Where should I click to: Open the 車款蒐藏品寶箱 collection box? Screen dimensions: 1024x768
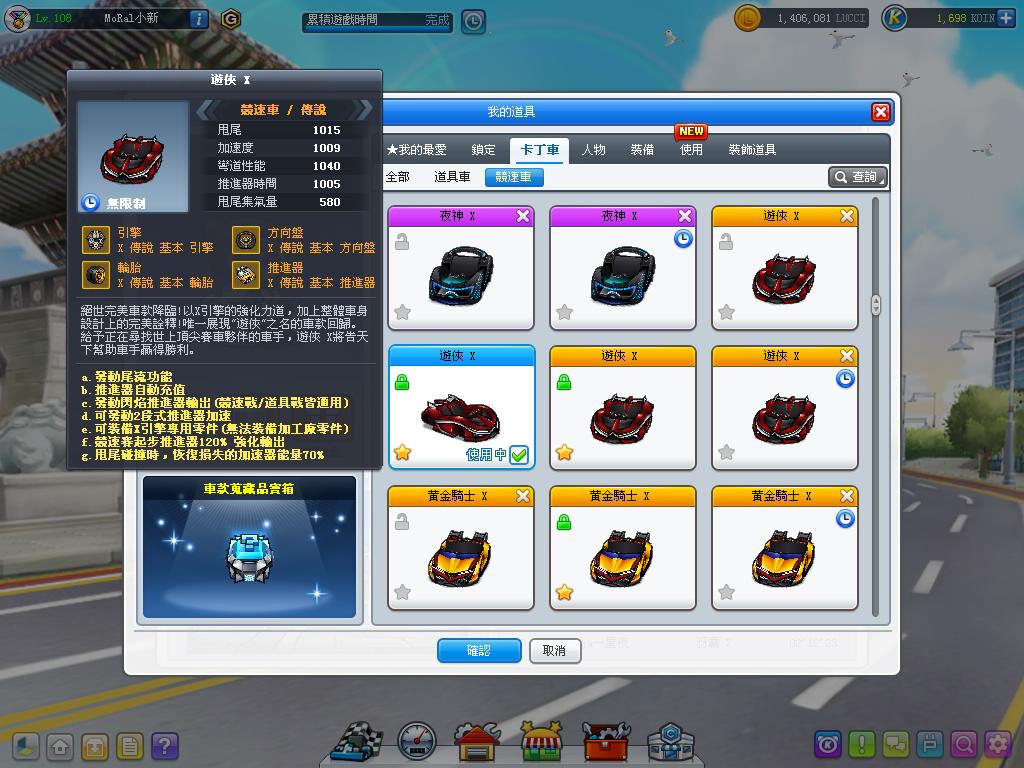(249, 547)
